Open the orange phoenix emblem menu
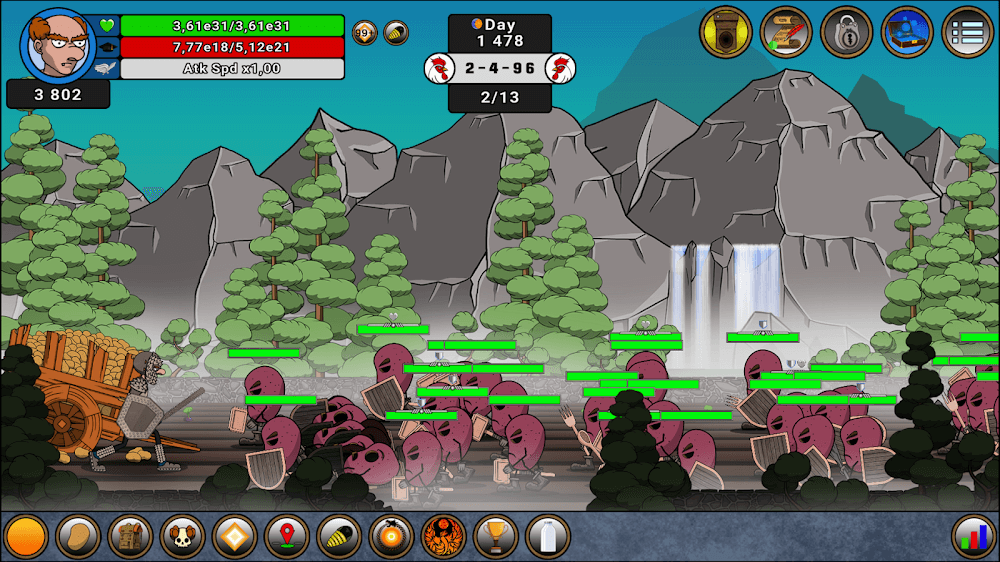Viewport: 1000px width, 562px height. click(443, 536)
